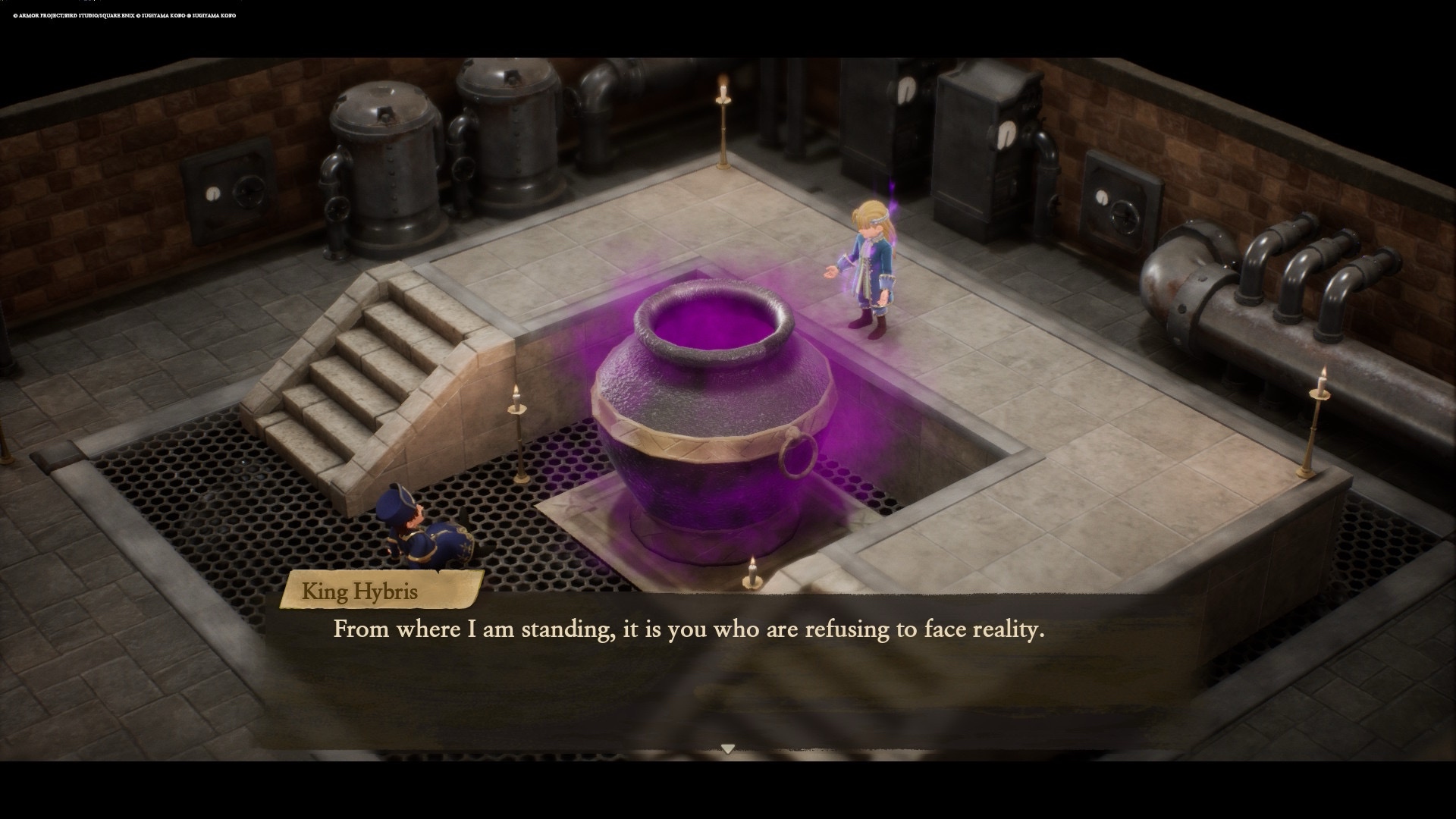Advance the dialogue with the continue arrow
The image size is (1456, 819).
point(727,749)
